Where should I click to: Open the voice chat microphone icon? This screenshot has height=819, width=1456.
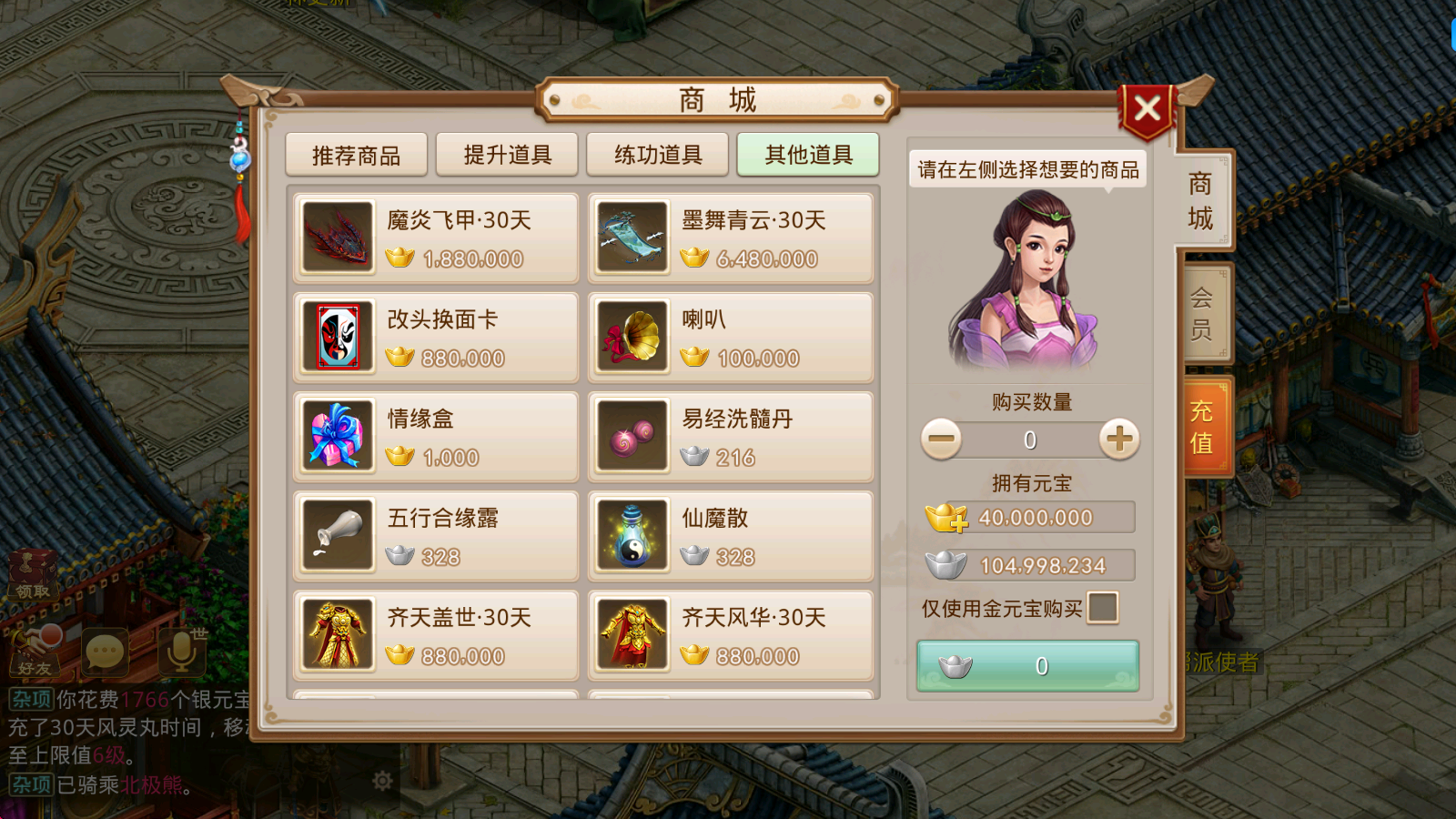(180, 652)
